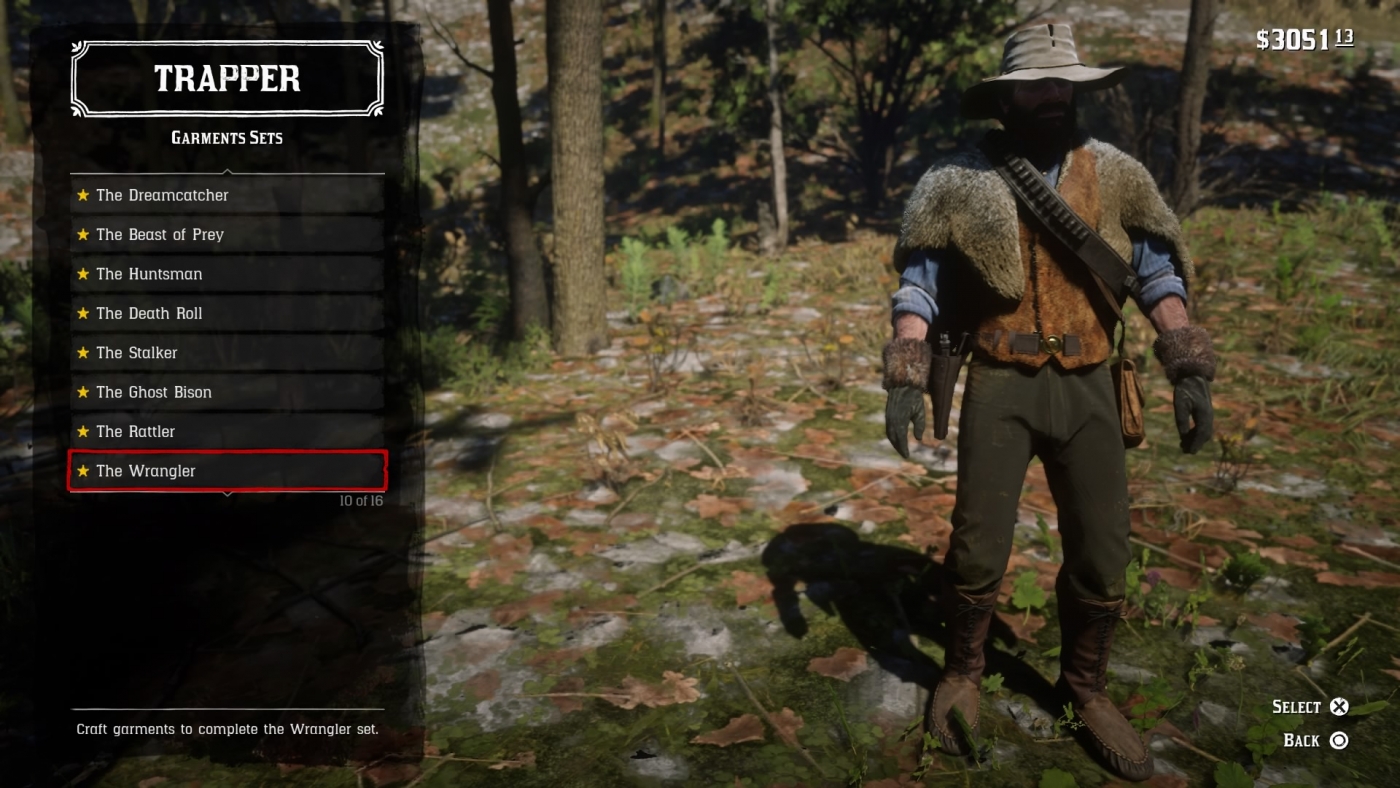1400x788 pixels.
Task: Click the star beside The Dreamcatcher
Action: 82,195
